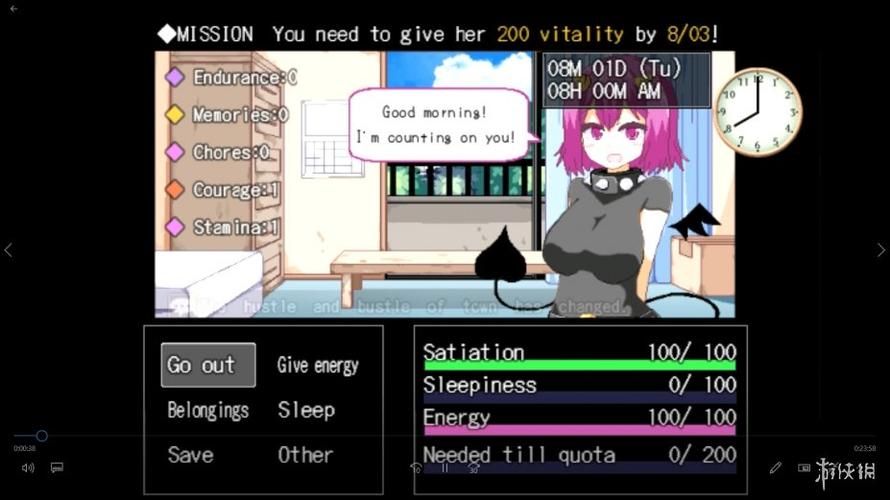This screenshot has height=500, width=890.
Task: Choose the Give energy option
Action: pyautogui.click(x=318, y=366)
